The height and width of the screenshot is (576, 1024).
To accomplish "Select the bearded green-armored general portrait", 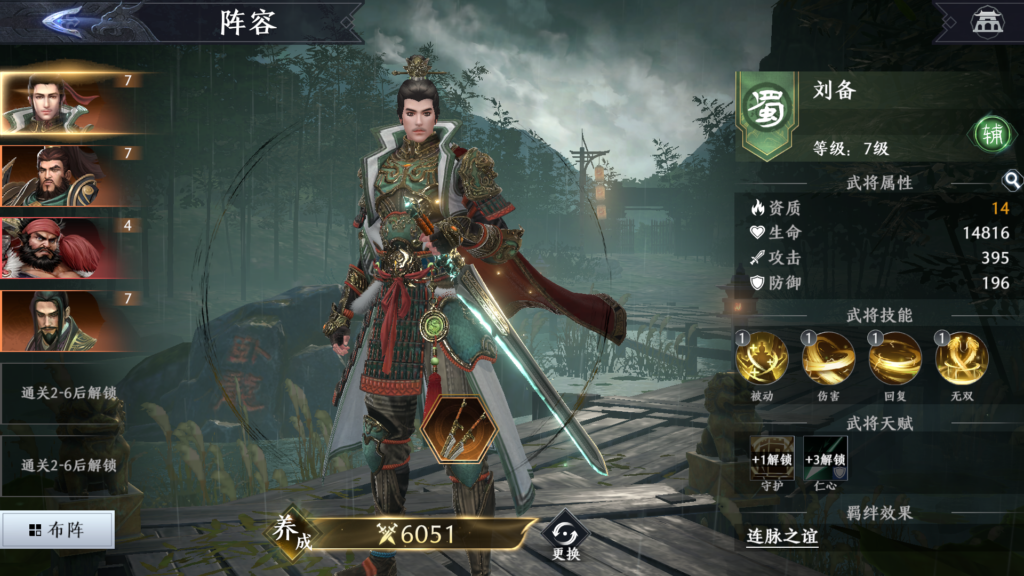I will pyautogui.click(x=72, y=176).
